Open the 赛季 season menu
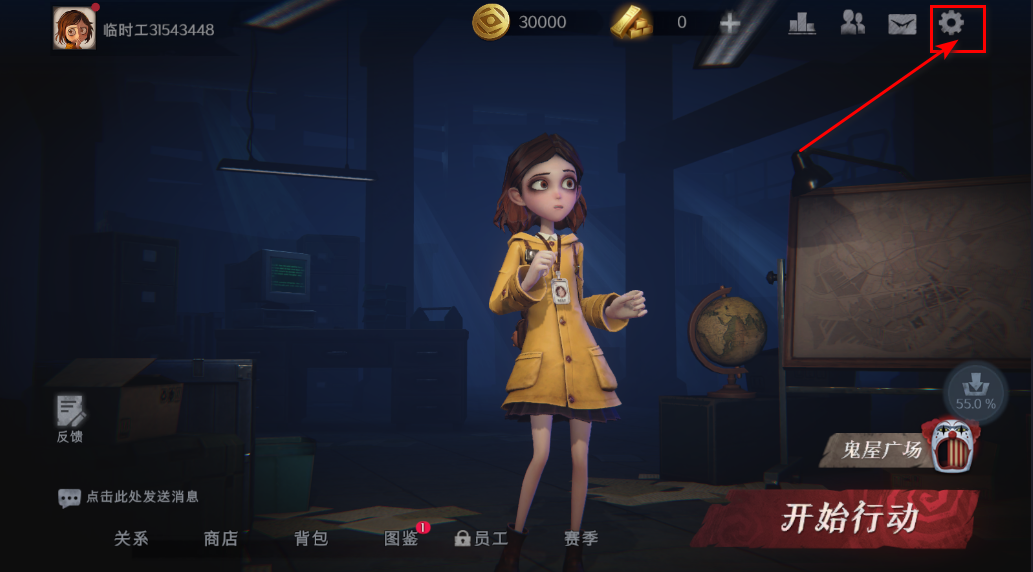This screenshot has height=572, width=1033. (x=581, y=539)
